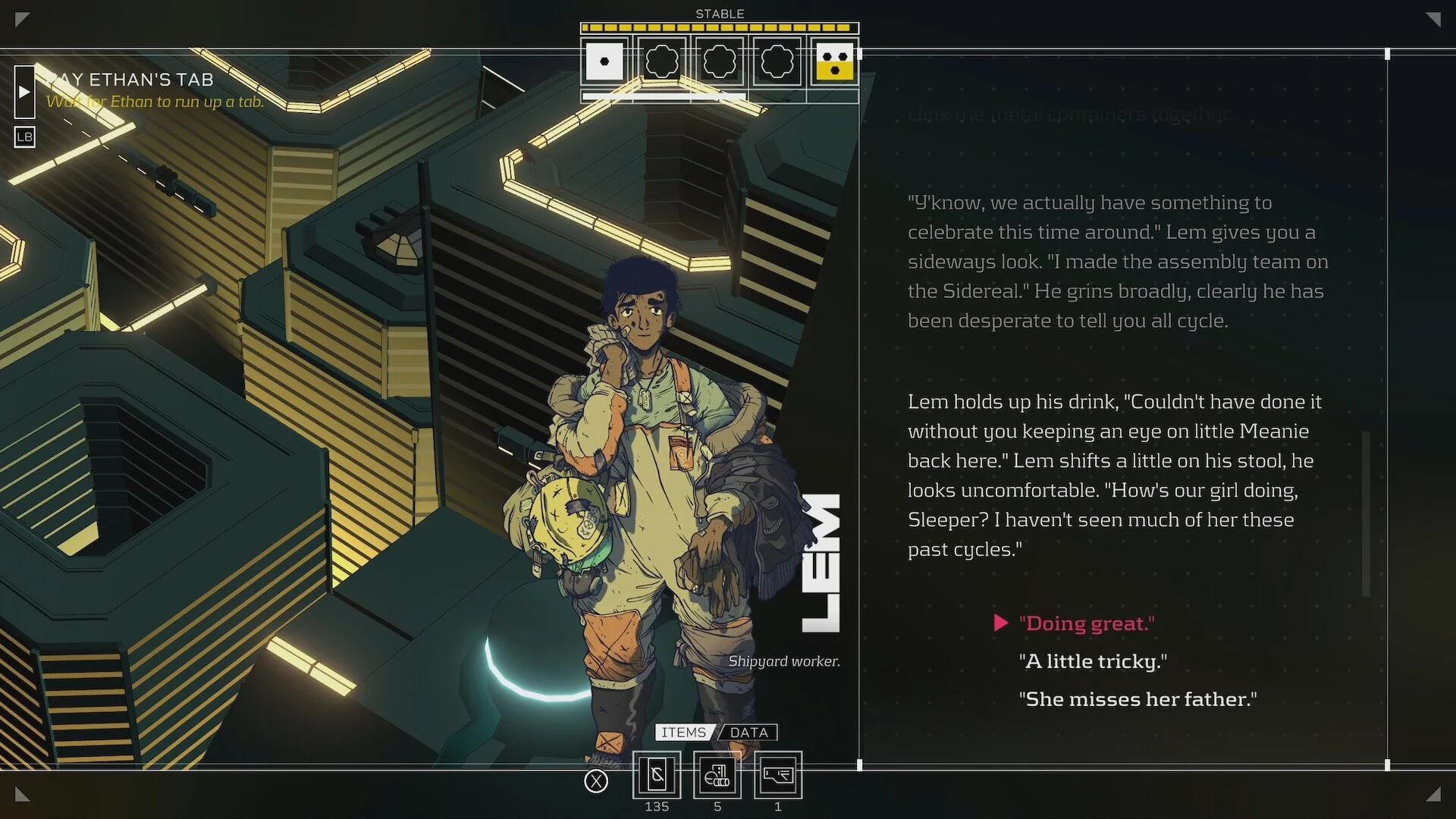Select the single-pip die in the first slot

(604, 62)
